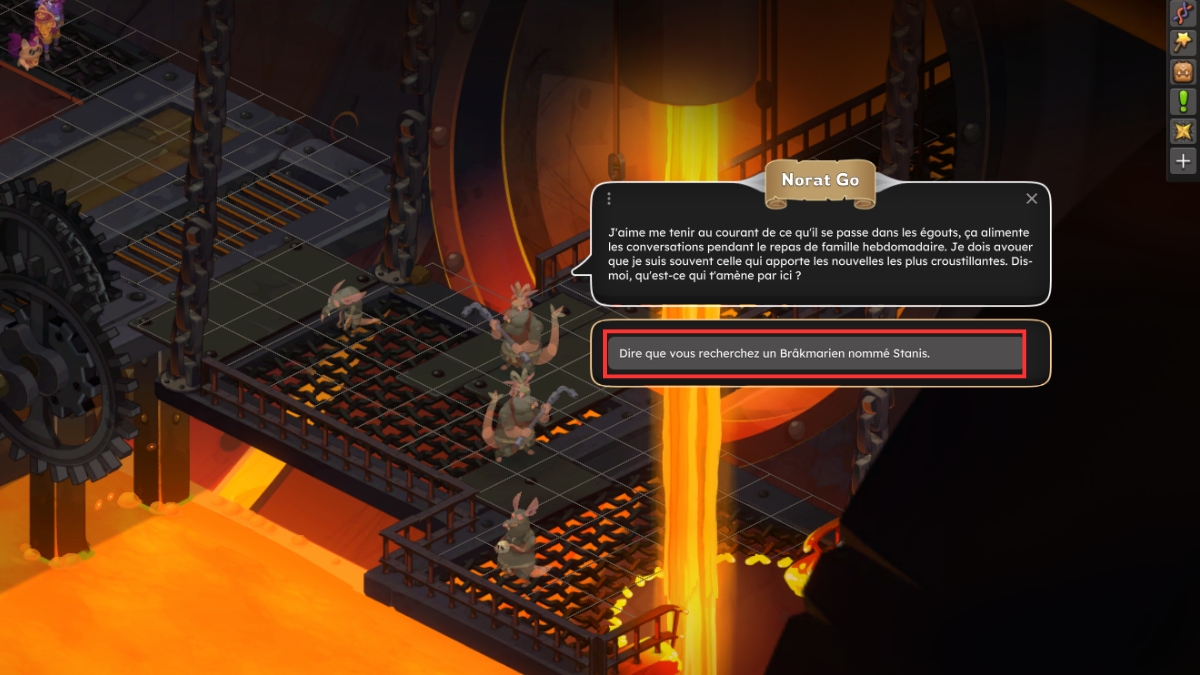This screenshot has width=1200, height=675.
Task: Select the brown creature face icon
Action: coord(1183,72)
